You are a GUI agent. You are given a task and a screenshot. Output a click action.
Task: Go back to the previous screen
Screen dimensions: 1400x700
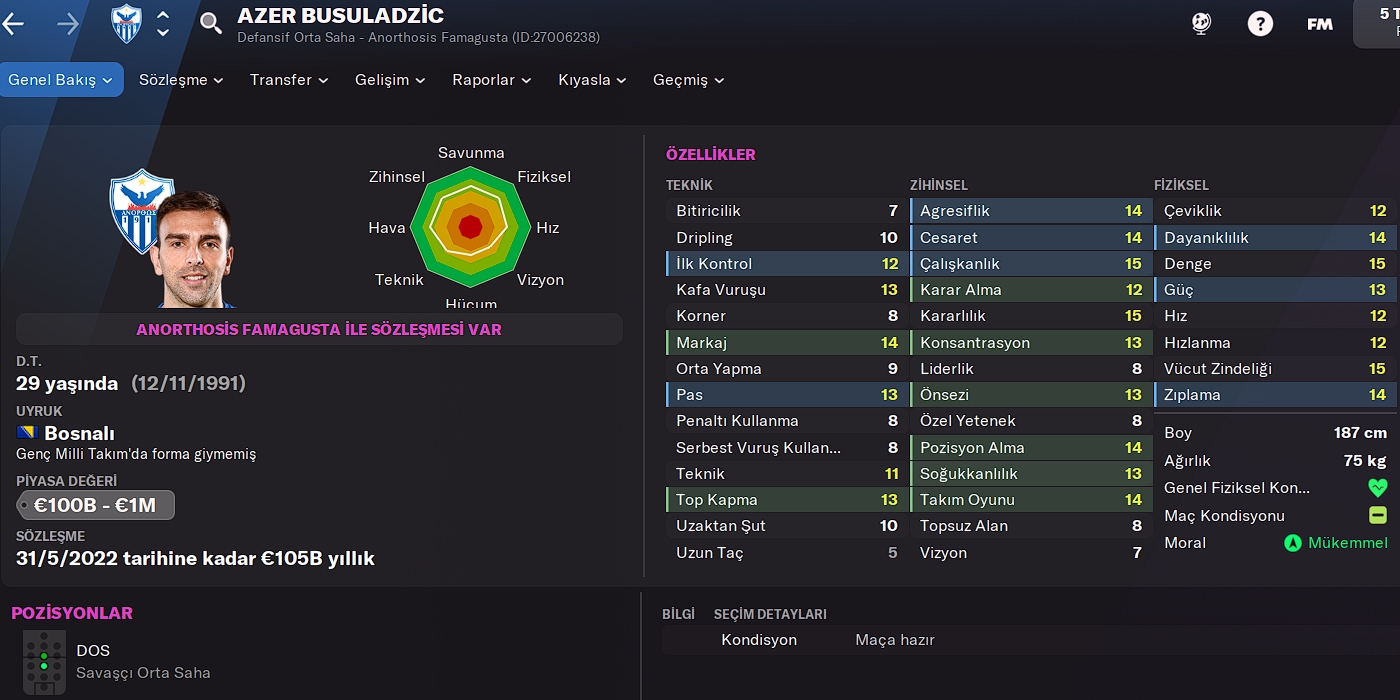14,24
